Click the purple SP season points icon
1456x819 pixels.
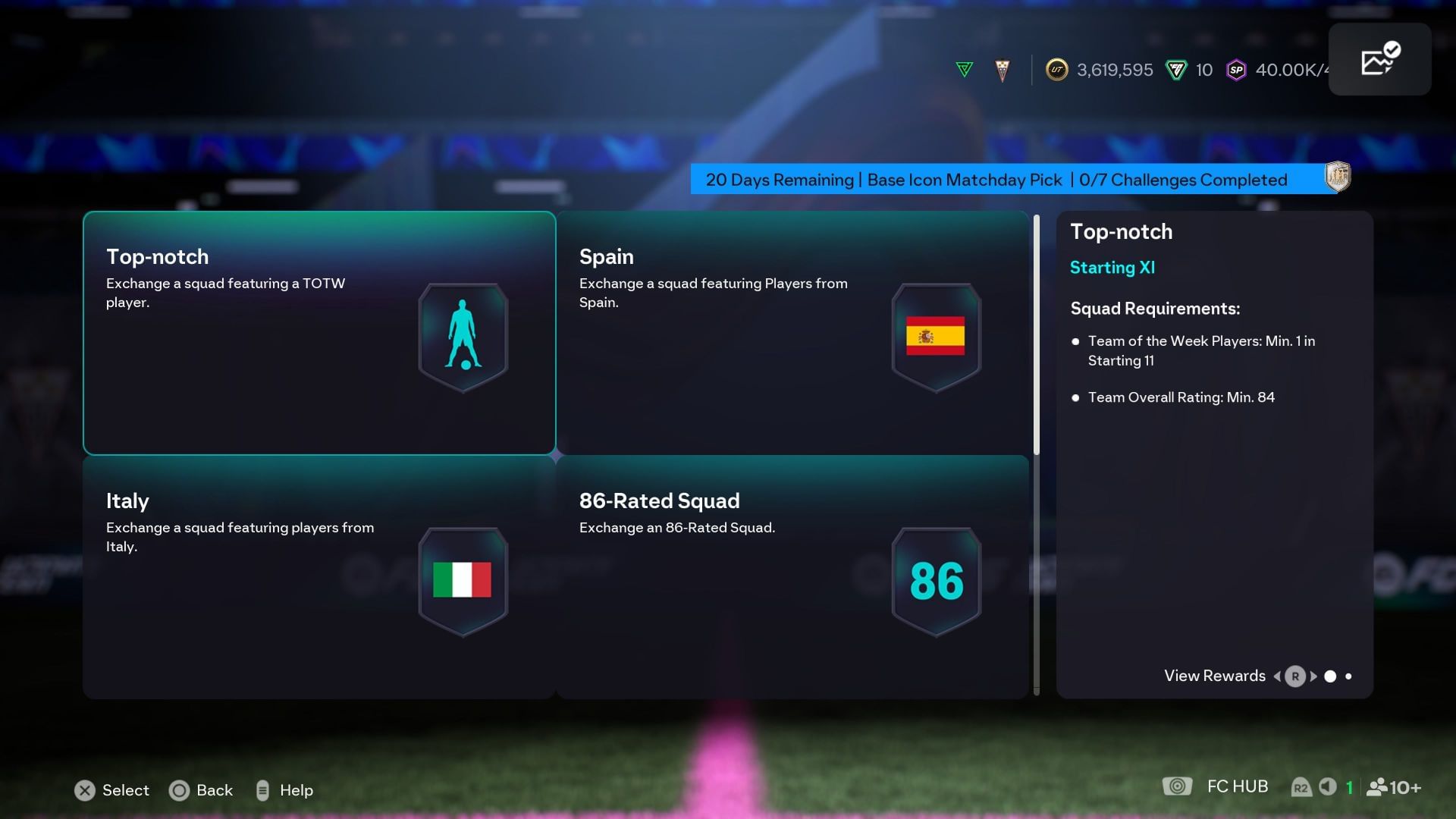1236,70
